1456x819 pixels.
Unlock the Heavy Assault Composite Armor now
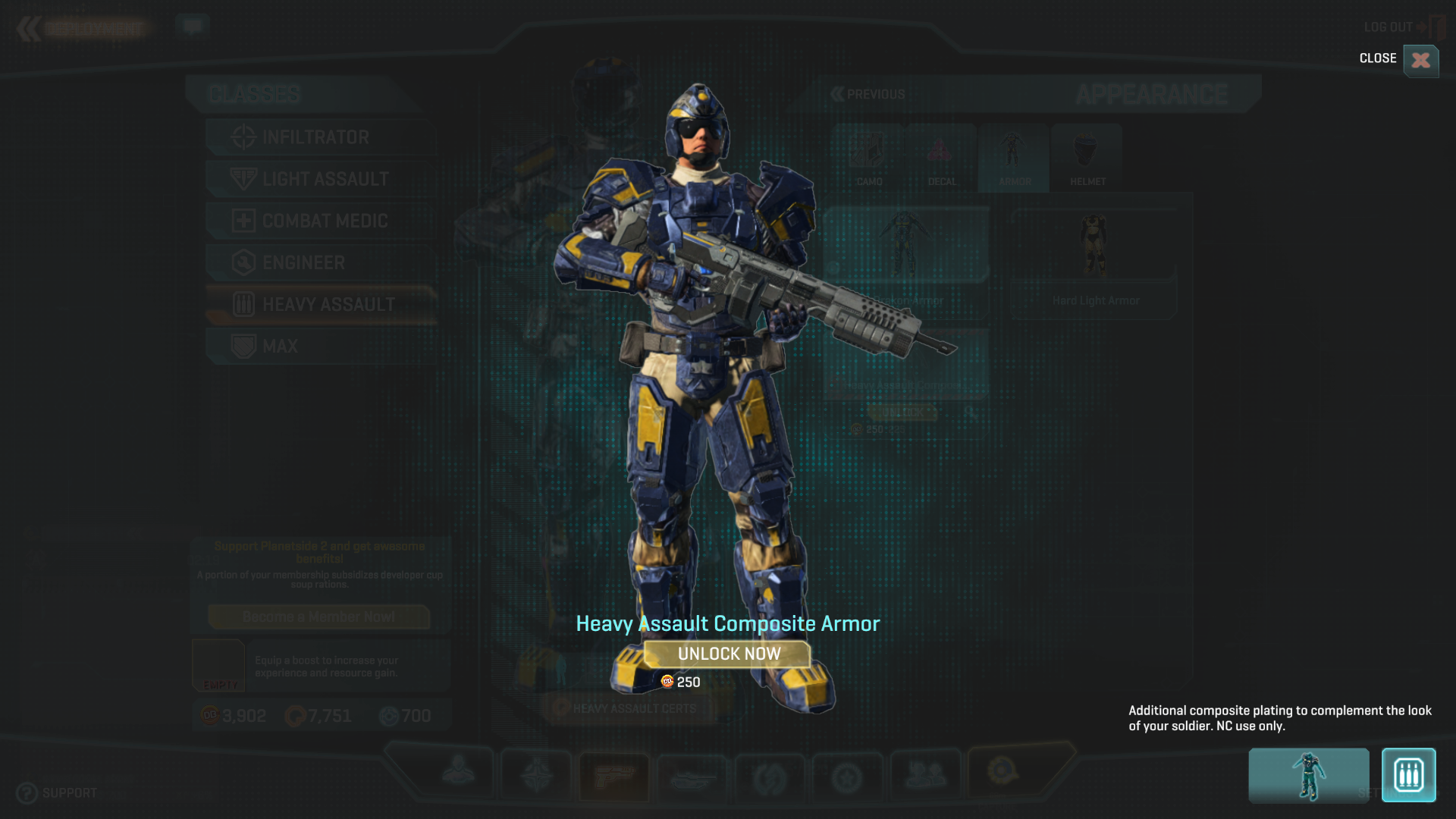click(727, 654)
